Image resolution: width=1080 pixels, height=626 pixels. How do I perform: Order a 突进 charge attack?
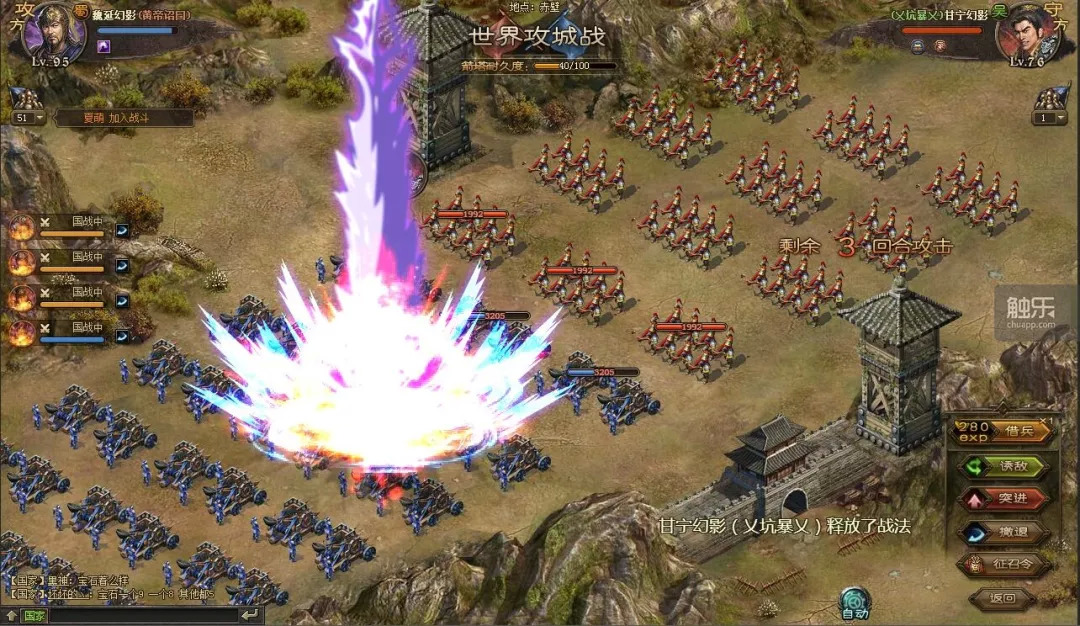(1005, 499)
